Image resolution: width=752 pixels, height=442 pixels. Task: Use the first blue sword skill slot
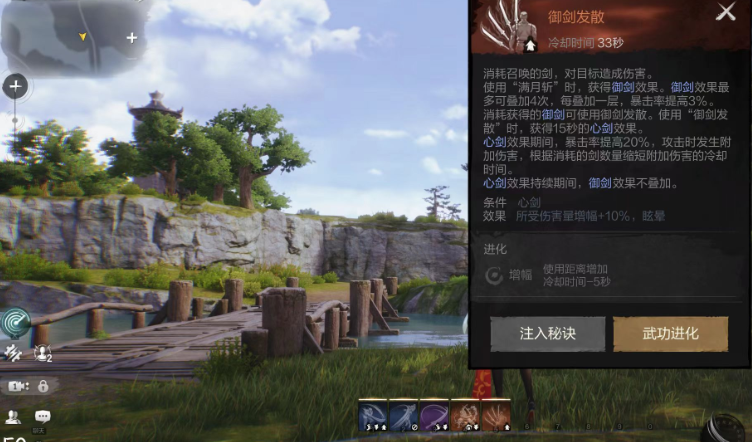pos(374,416)
